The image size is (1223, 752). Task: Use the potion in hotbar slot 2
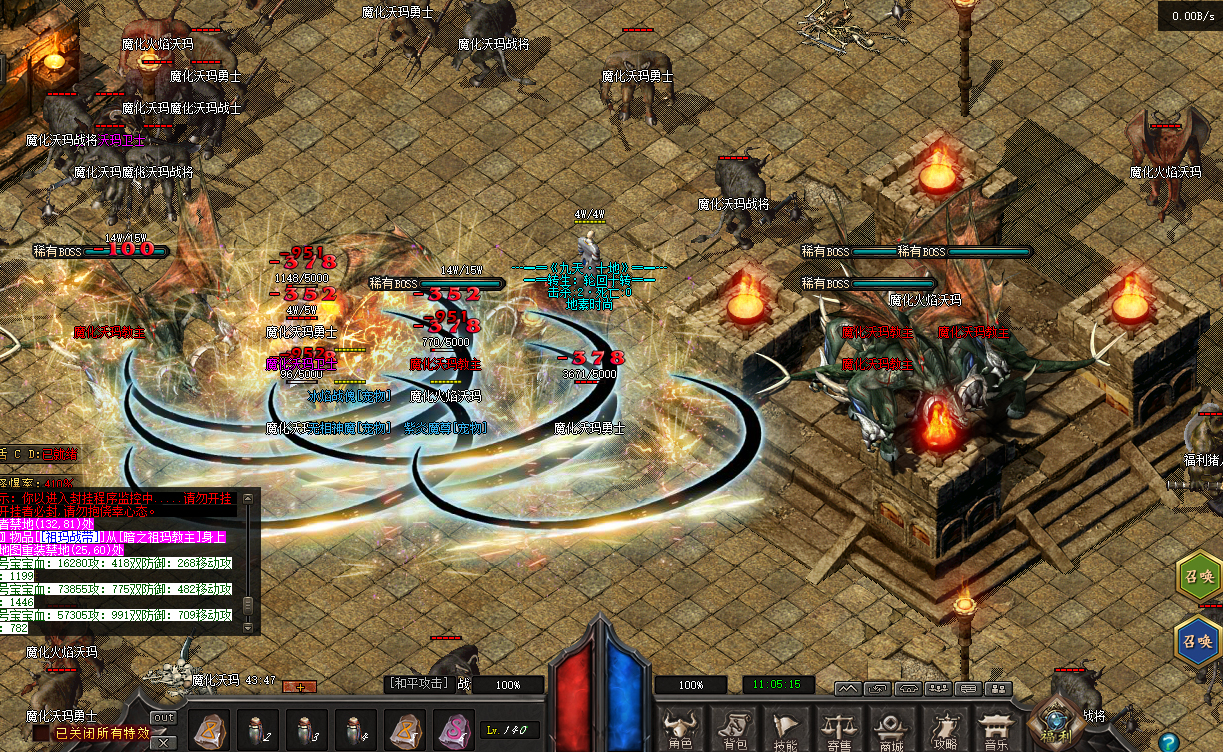pos(259,730)
